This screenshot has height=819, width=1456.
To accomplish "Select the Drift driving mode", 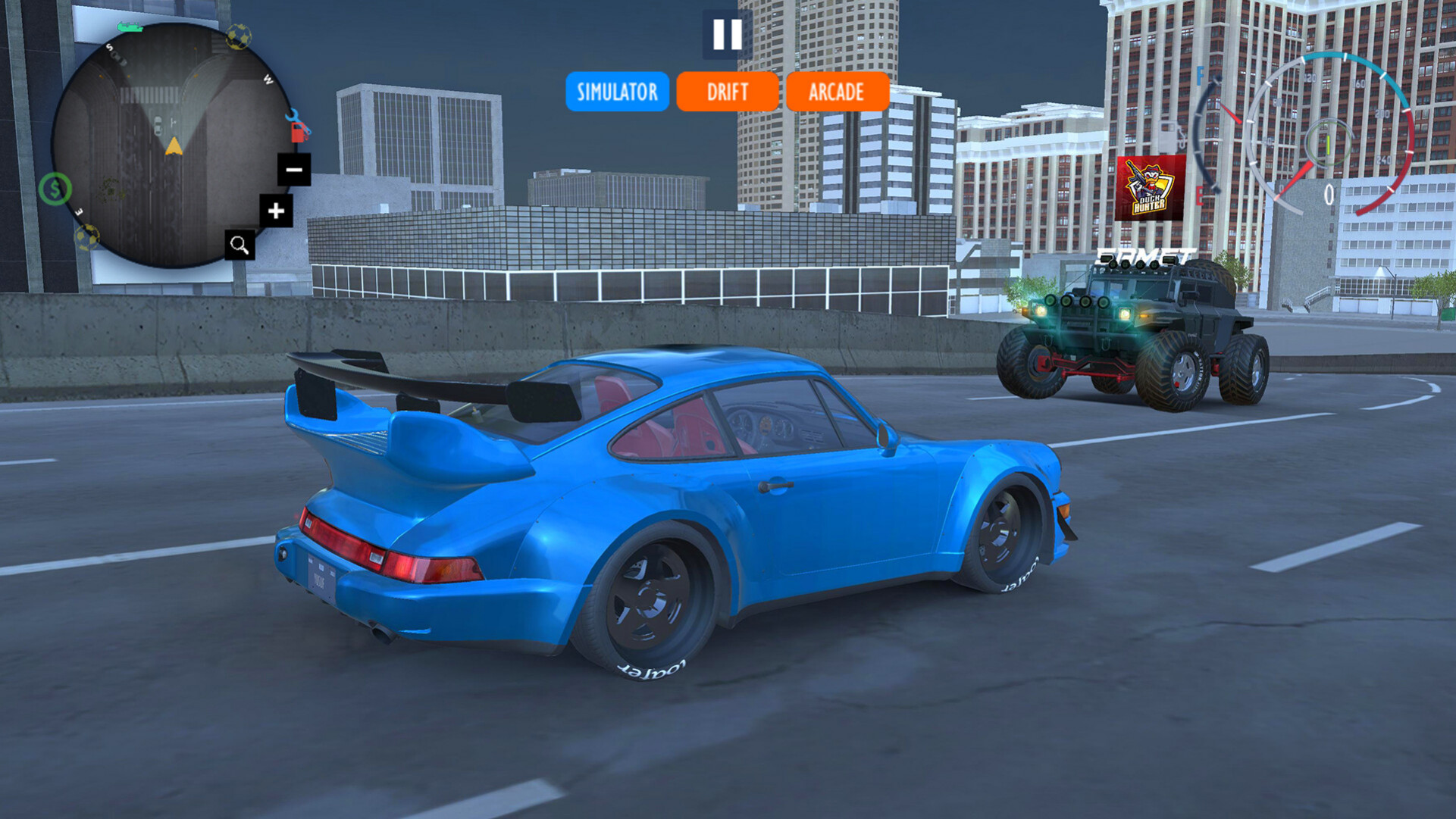I will click(727, 92).
